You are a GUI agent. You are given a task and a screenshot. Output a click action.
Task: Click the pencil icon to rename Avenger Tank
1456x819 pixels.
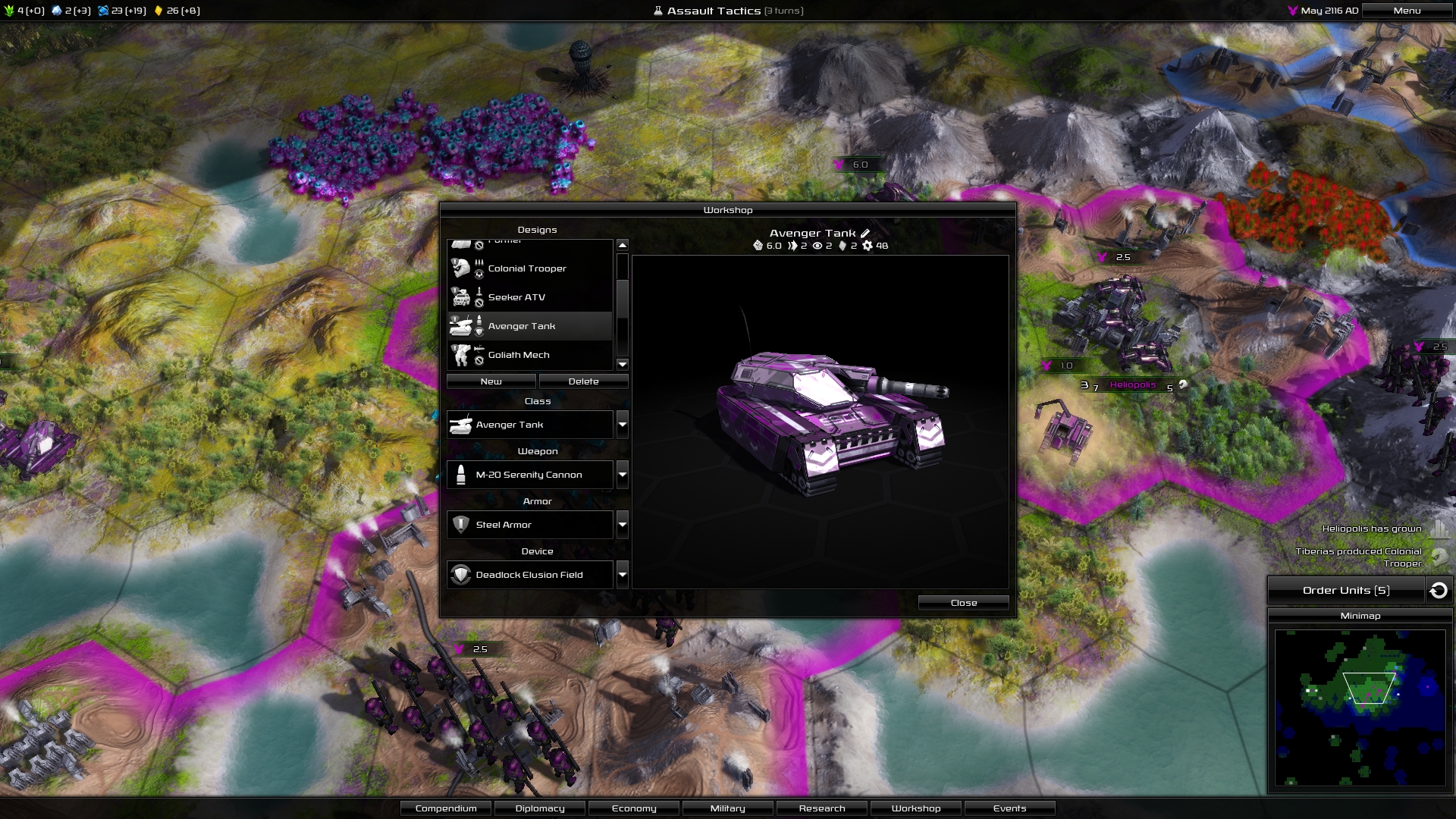point(864,234)
